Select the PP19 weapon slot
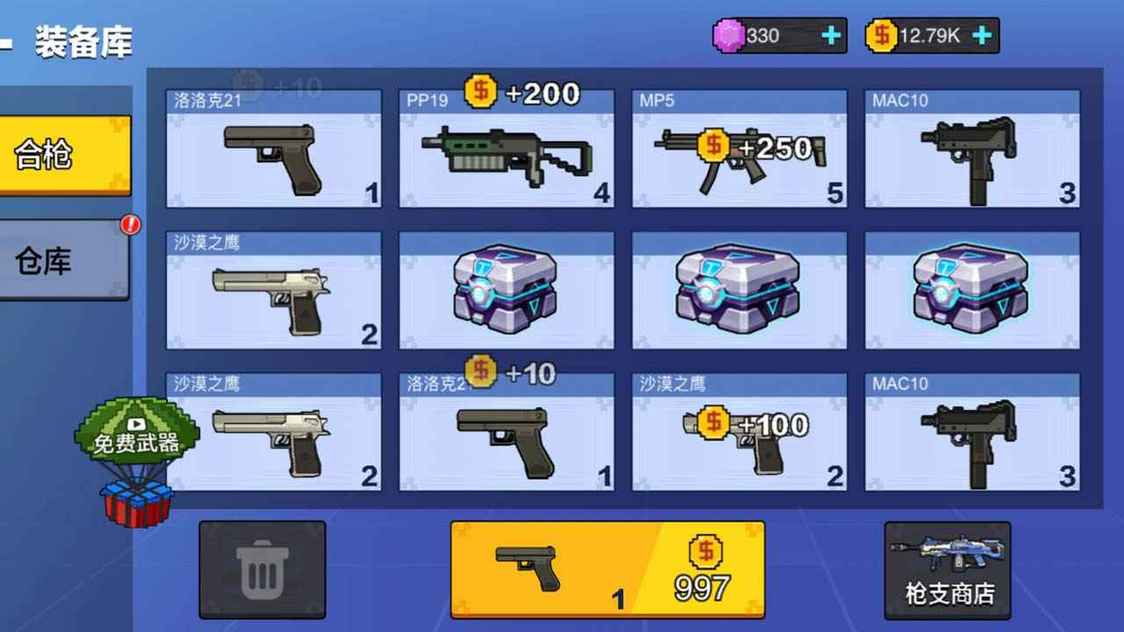 [x=506, y=150]
